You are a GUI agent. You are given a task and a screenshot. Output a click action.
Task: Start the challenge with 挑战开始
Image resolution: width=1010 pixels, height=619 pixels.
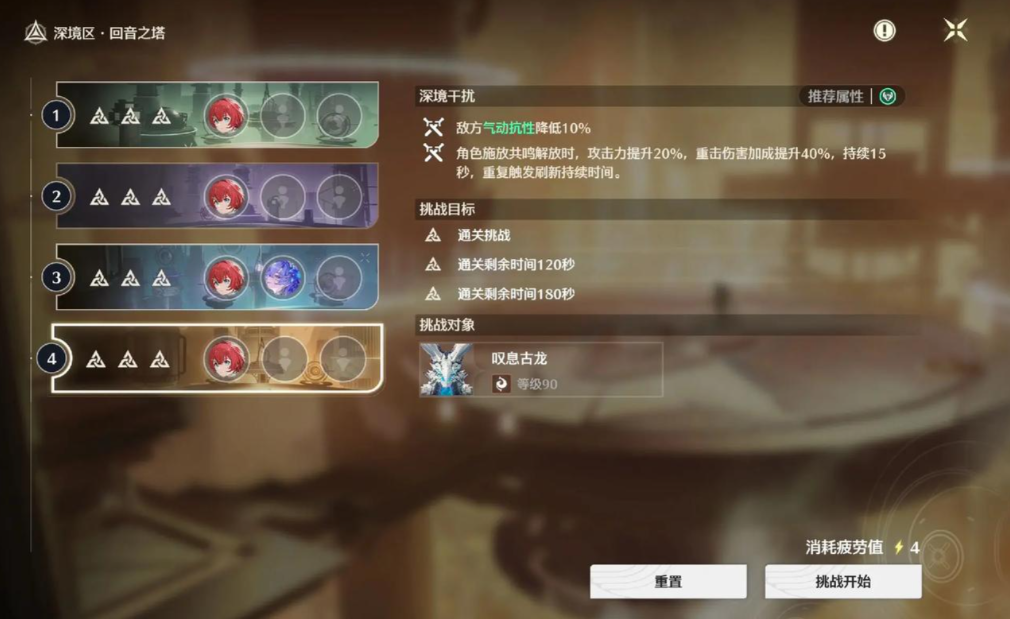843,581
